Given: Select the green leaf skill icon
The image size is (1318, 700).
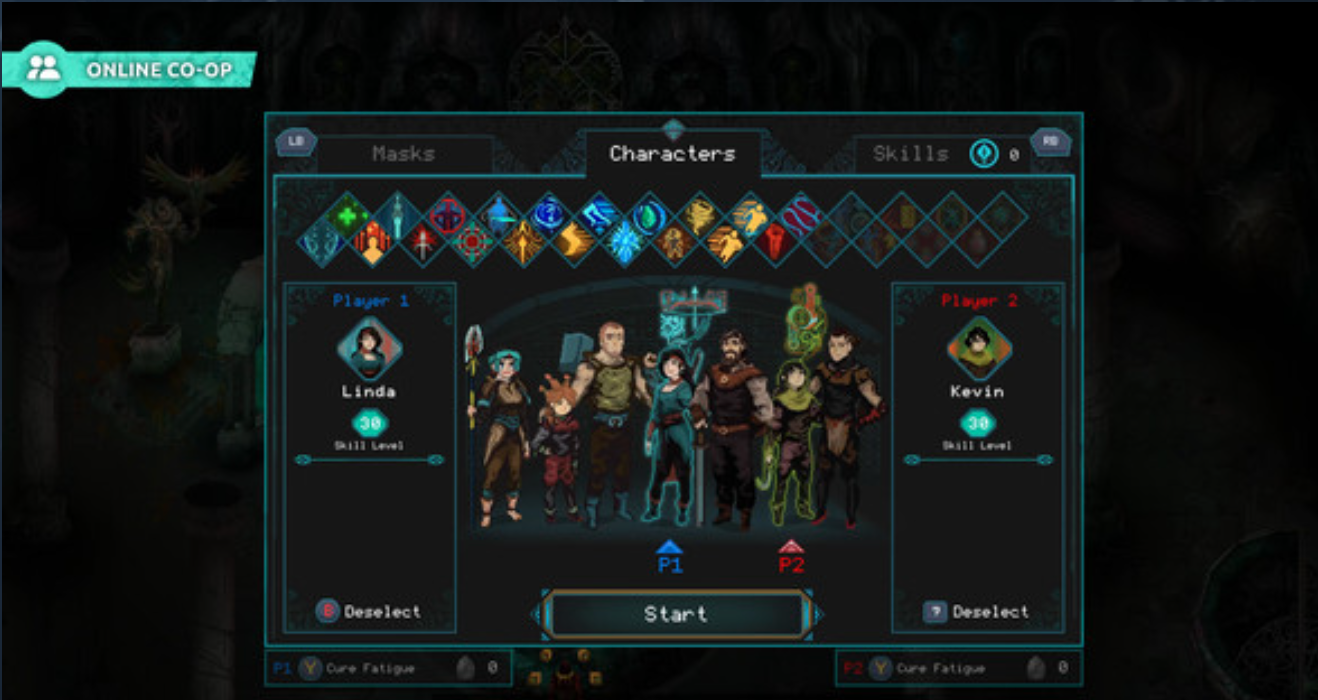Looking at the screenshot, I should (648, 216).
